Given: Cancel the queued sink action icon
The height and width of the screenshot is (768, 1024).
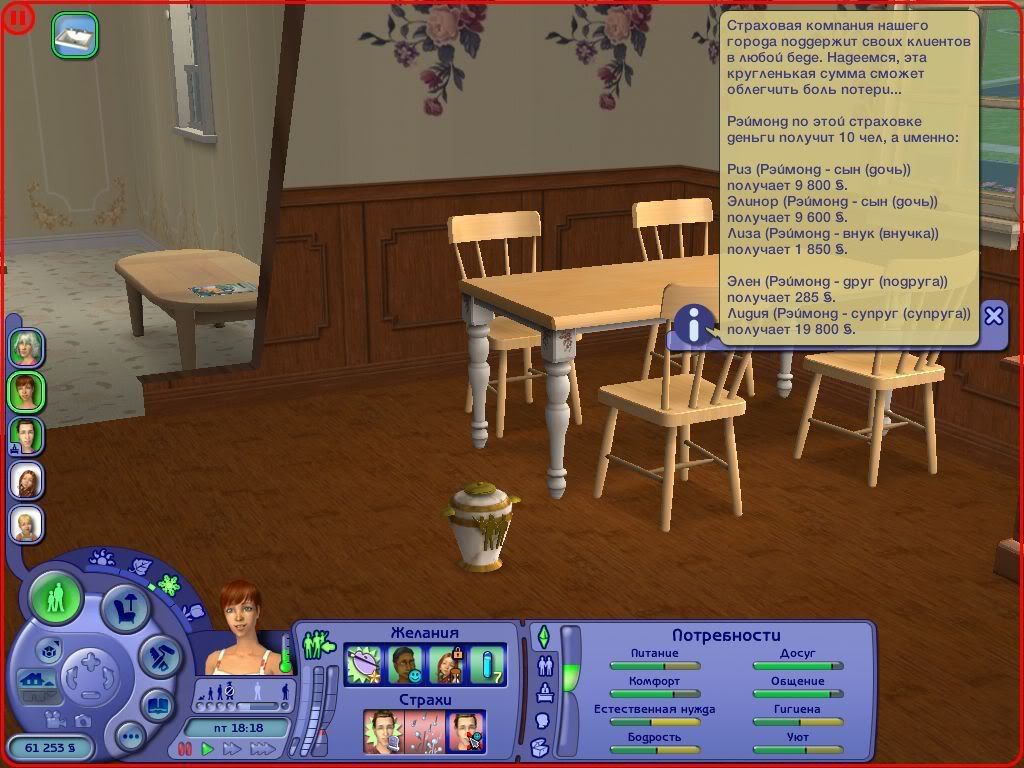Looking at the screenshot, I should pos(75,33).
